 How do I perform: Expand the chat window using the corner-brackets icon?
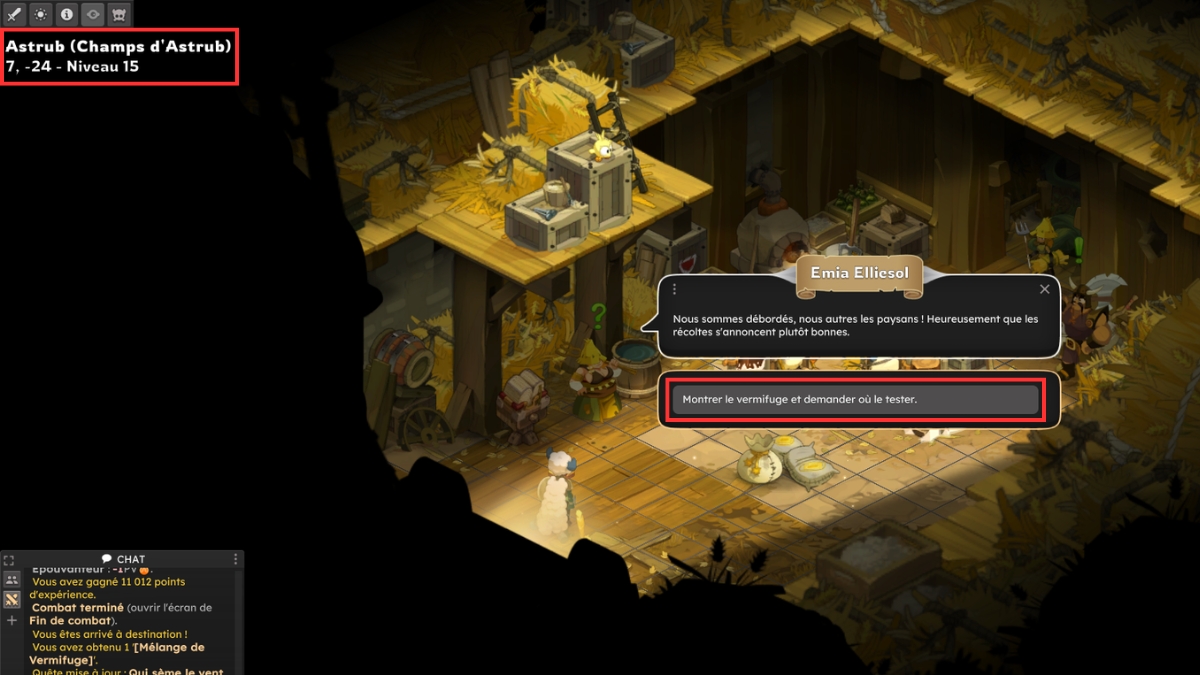[9, 560]
